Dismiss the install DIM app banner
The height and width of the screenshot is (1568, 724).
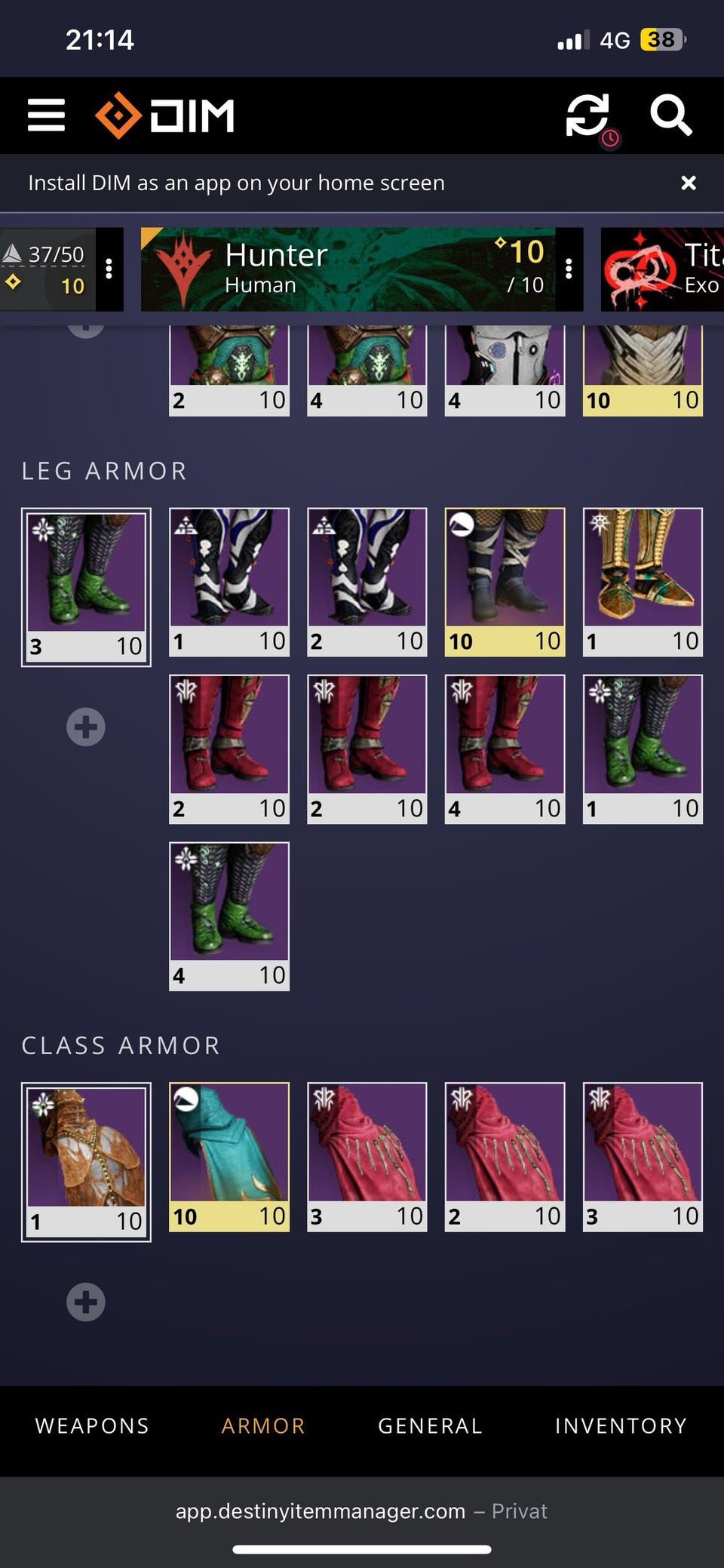pos(688,183)
